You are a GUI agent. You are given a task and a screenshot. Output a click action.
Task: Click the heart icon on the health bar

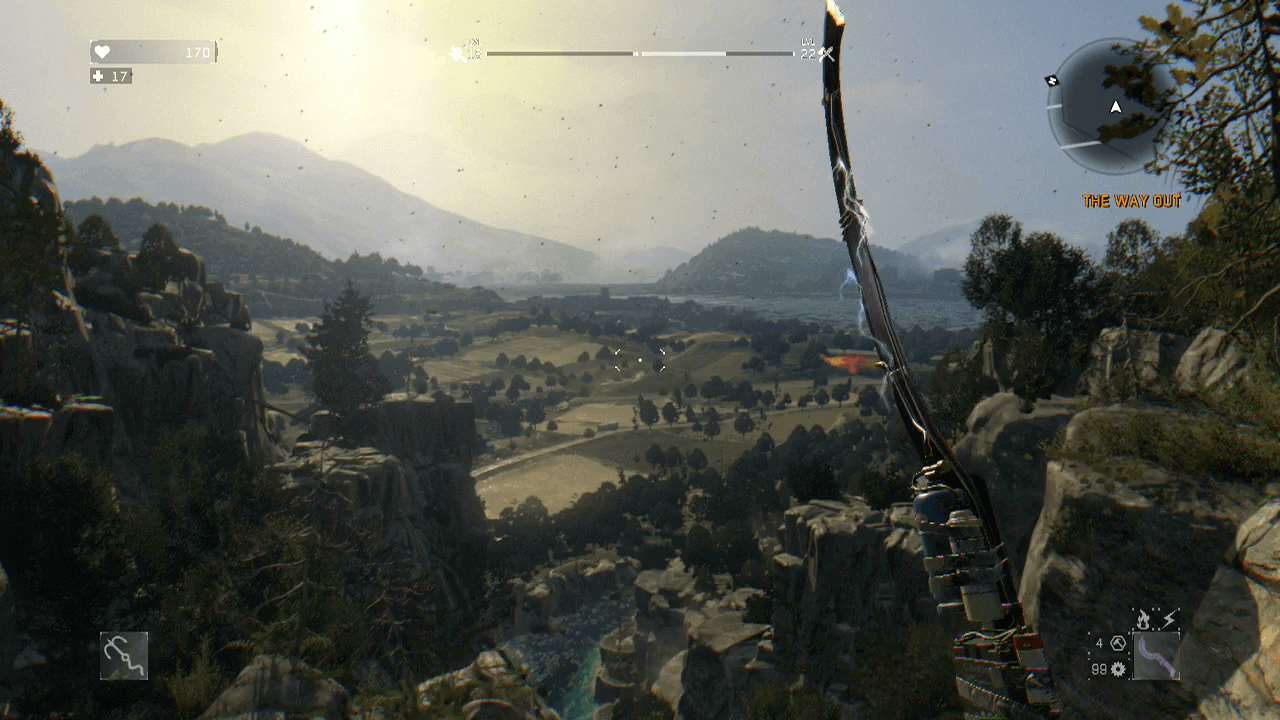click(100, 50)
